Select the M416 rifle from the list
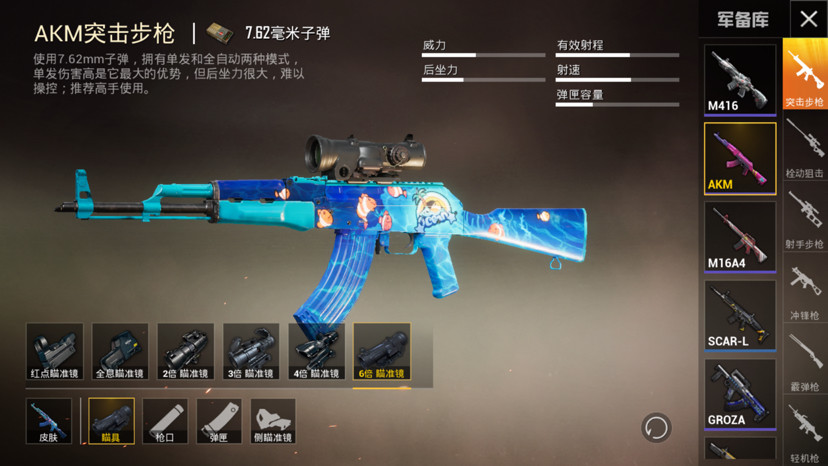 click(x=740, y=79)
